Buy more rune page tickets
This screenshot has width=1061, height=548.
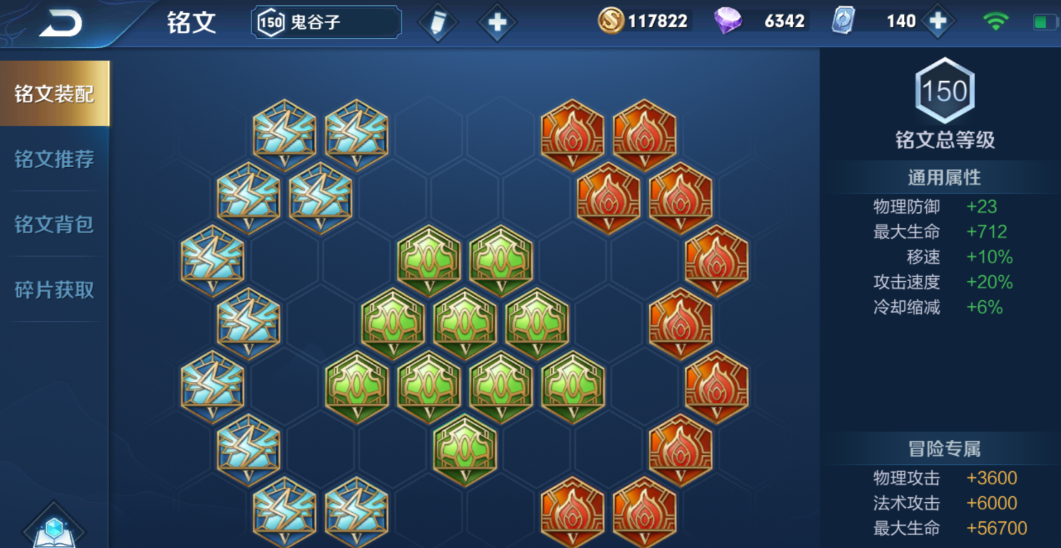[937, 21]
